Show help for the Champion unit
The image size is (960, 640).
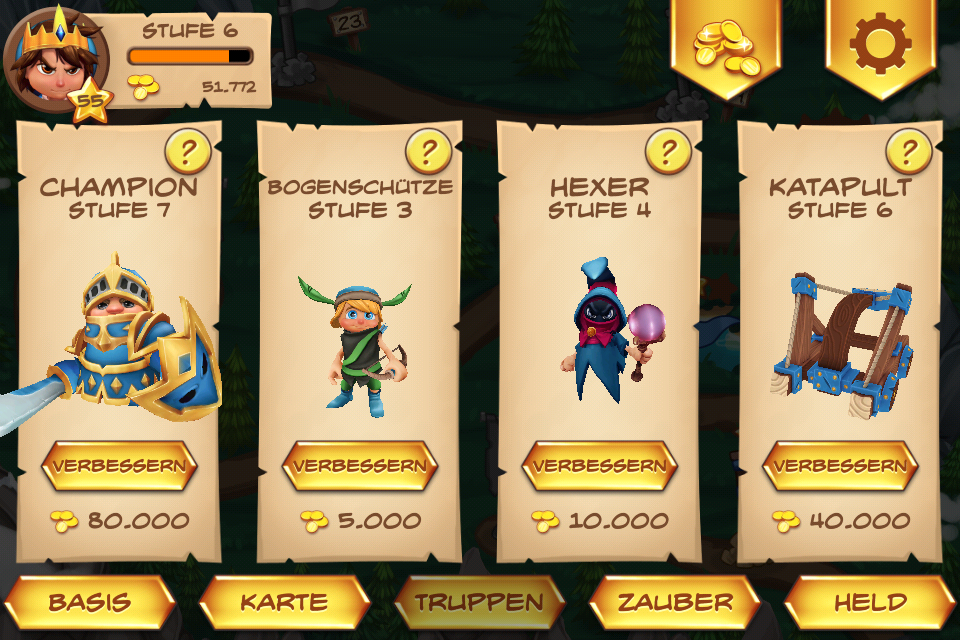[x=187, y=151]
